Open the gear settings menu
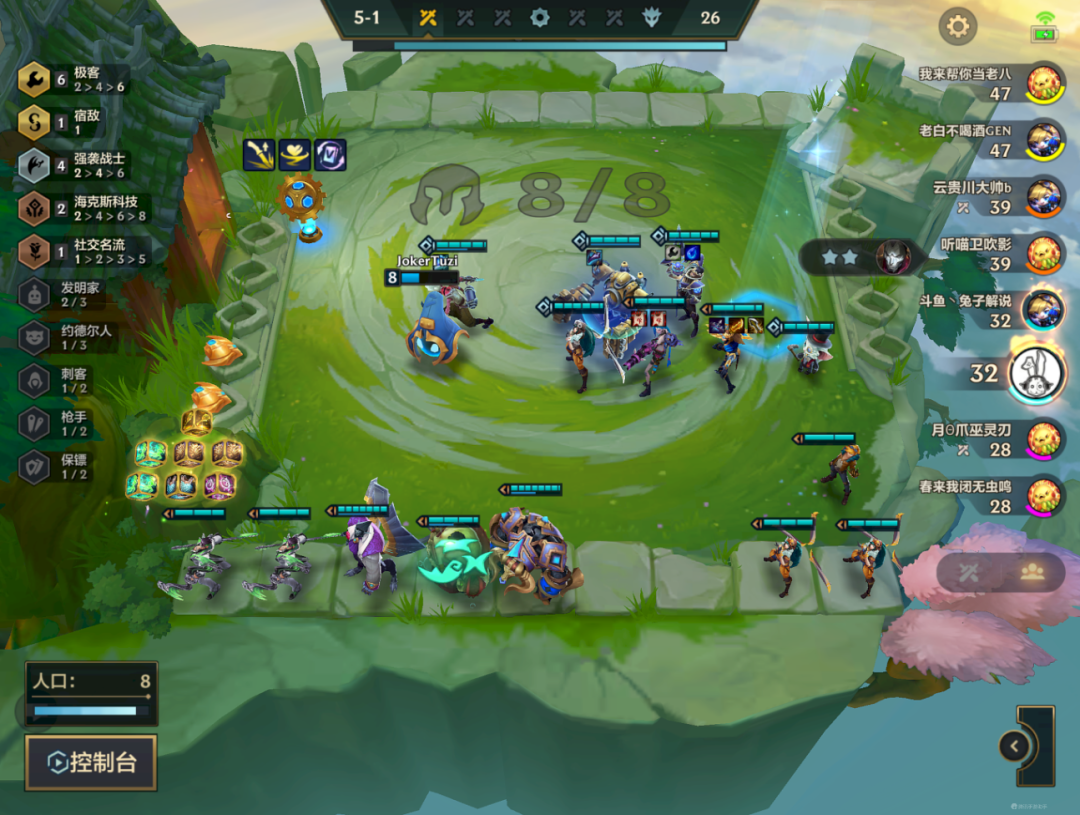 click(x=957, y=26)
